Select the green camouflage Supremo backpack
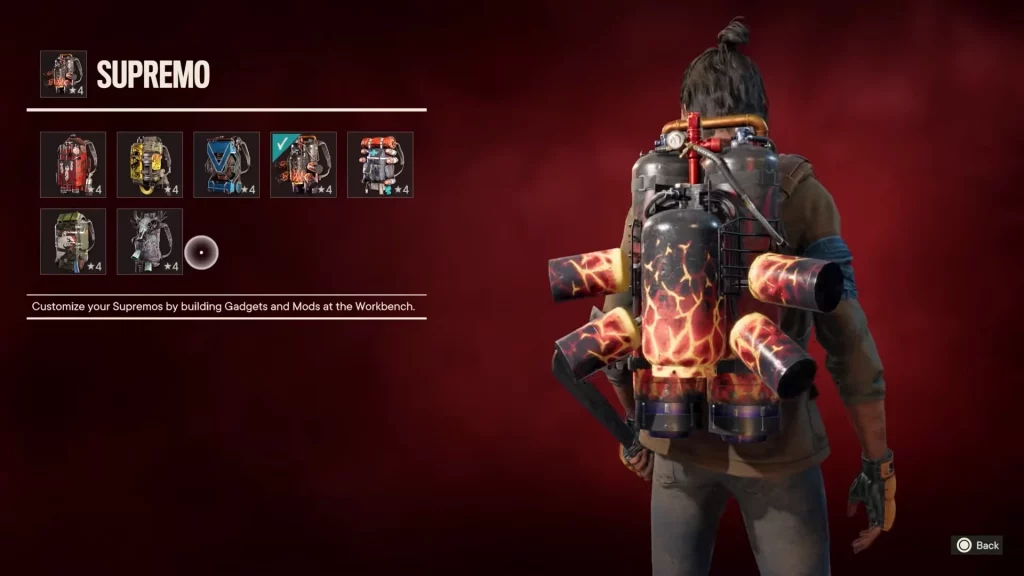This screenshot has width=1024, height=576. 73,241
